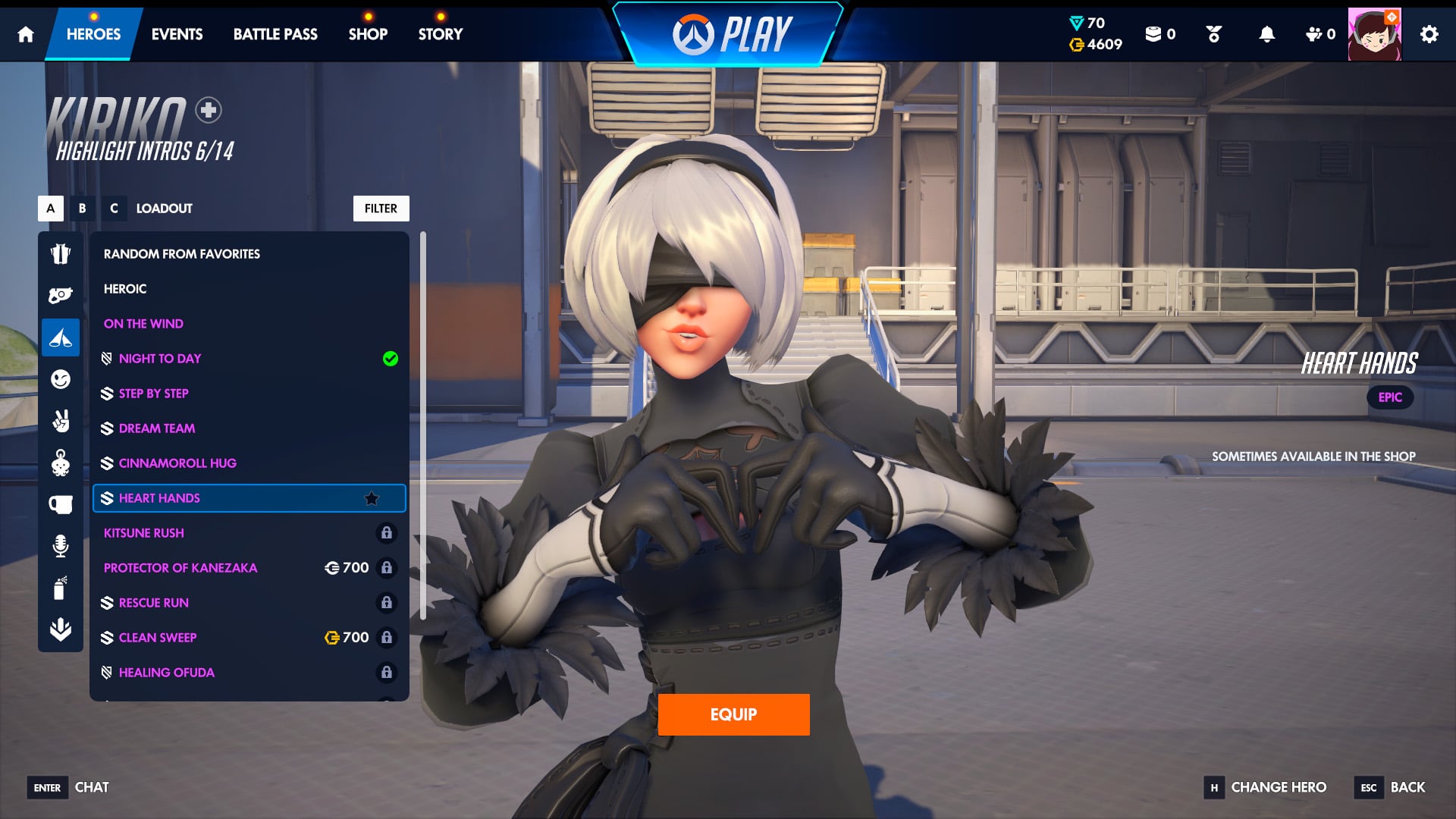Return to the home screen
The height and width of the screenshot is (819, 1456).
pos(26,34)
